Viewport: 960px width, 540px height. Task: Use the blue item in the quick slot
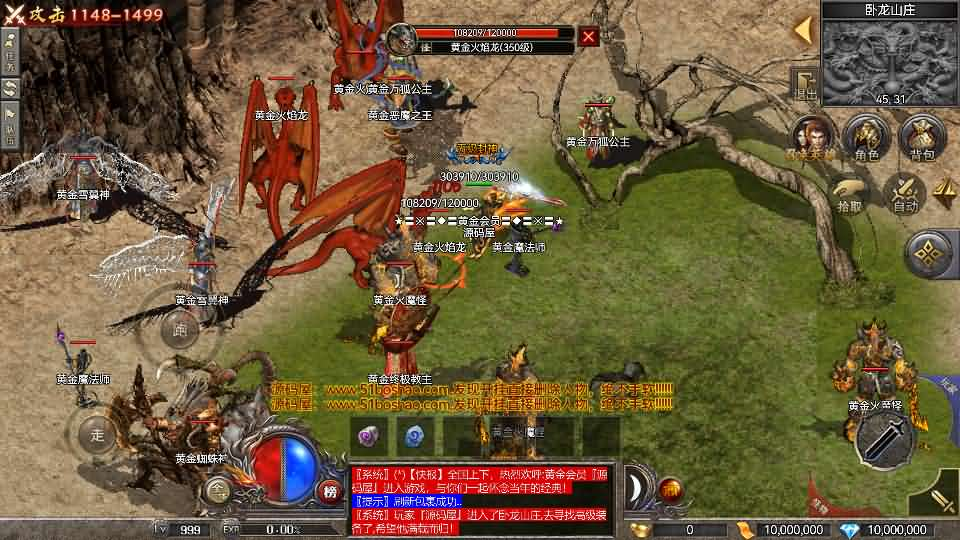(413, 435)
